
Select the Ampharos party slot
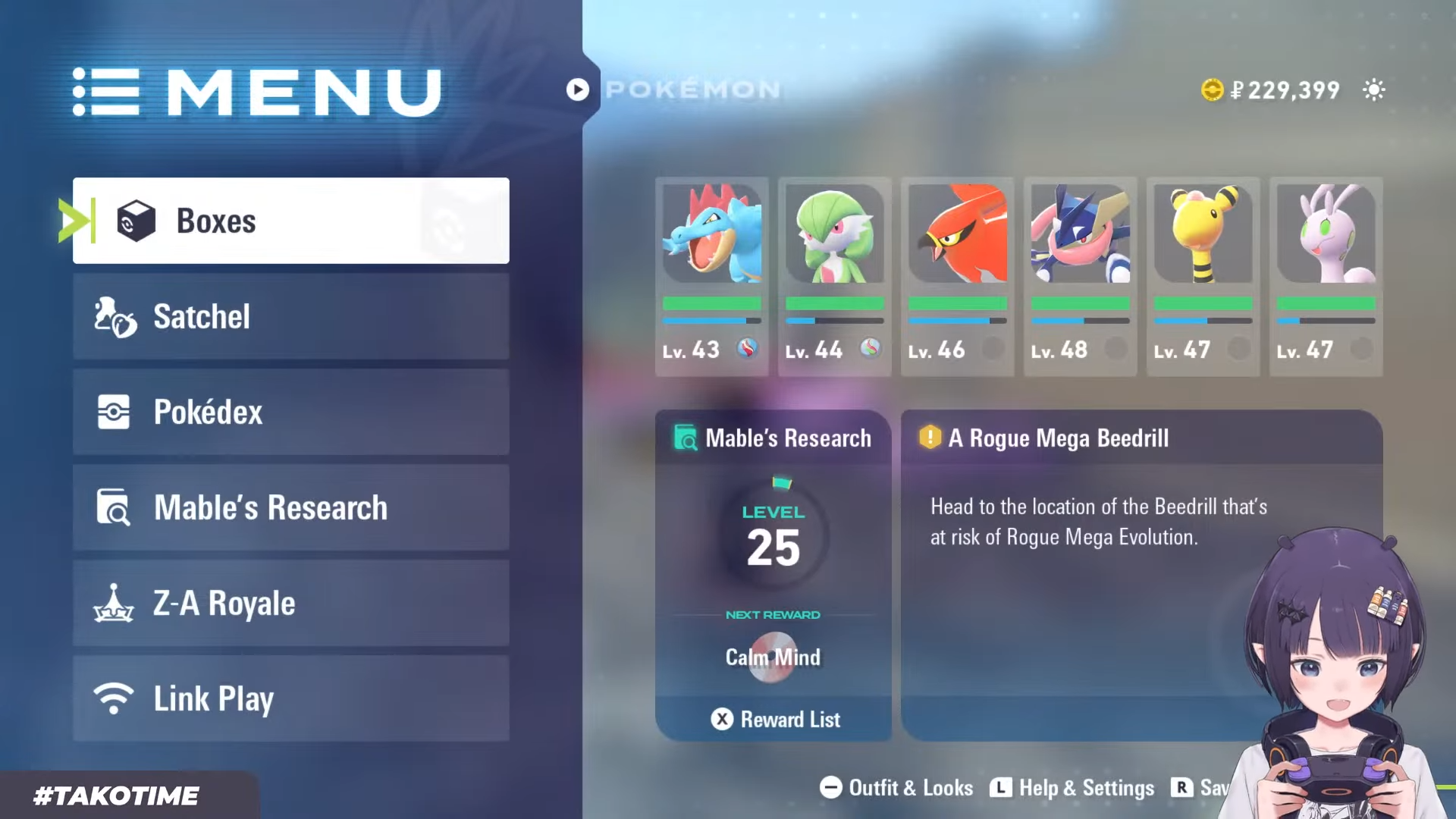tap(1203, 276)
